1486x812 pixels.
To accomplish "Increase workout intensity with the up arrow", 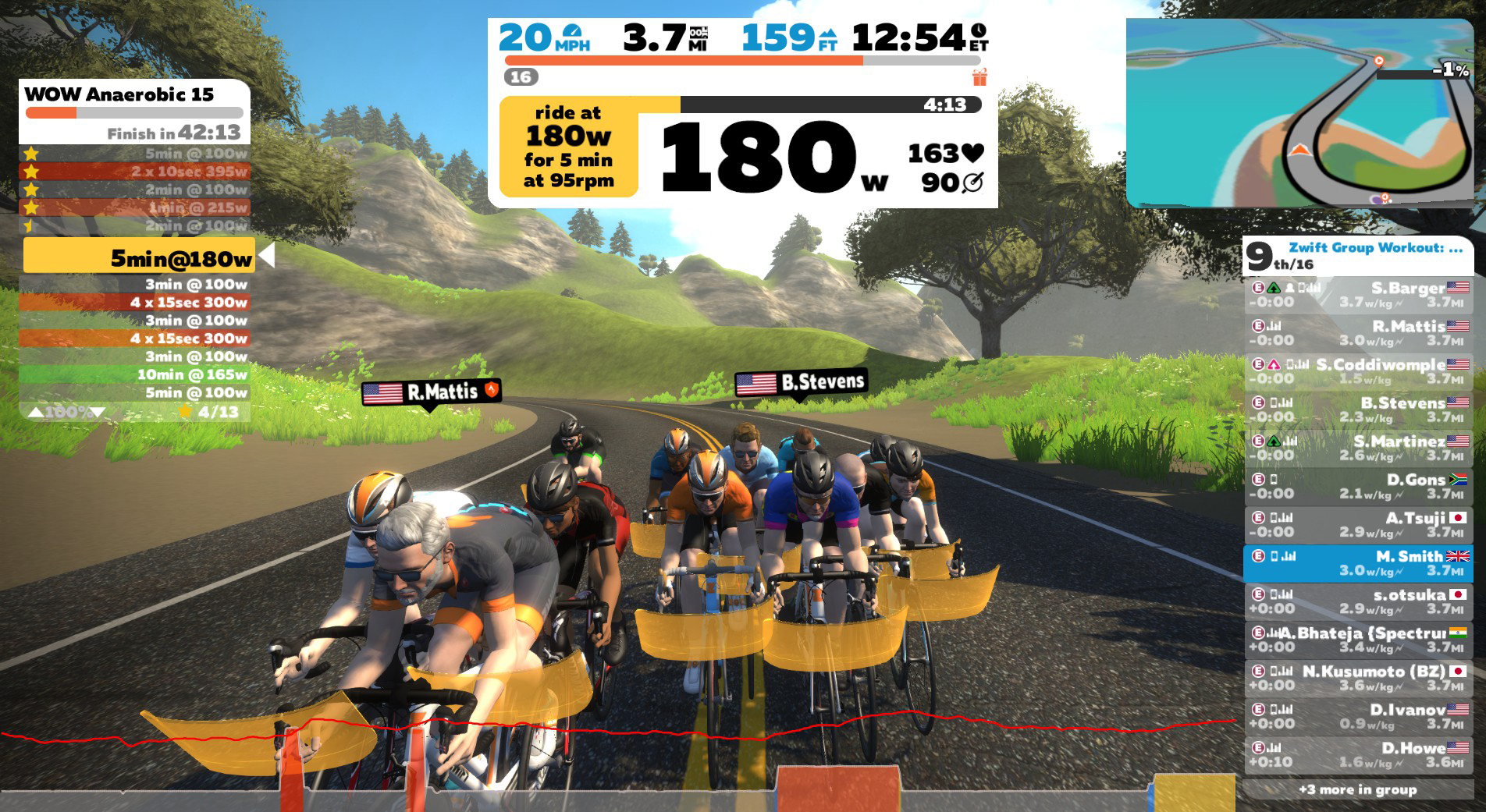I will pos(36,412).
